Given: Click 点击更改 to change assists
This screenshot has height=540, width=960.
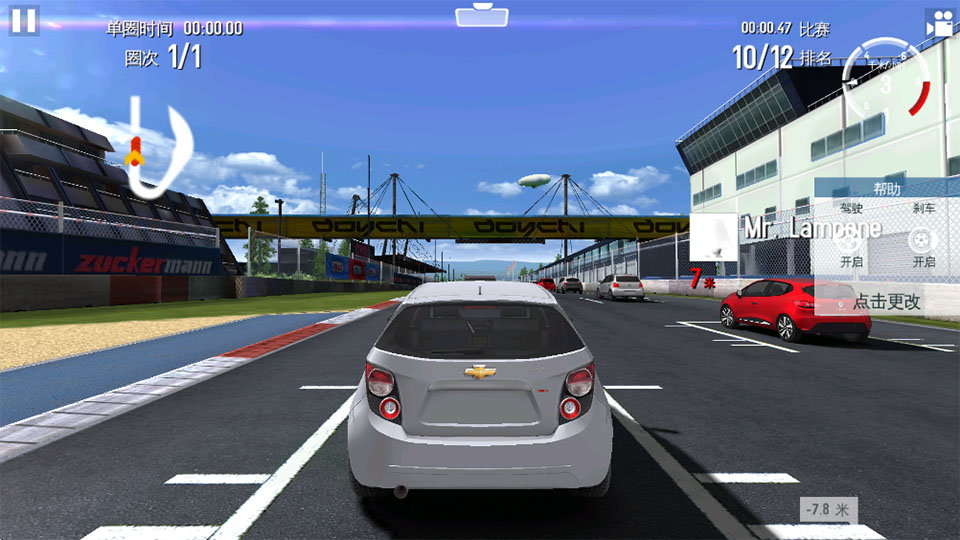Looking at the screenshot, I should pyautogui.click(x=886, y=301).
